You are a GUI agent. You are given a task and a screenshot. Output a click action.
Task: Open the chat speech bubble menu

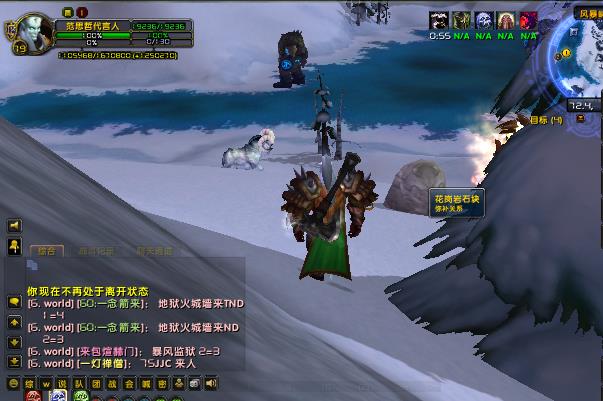pos(14,302)
